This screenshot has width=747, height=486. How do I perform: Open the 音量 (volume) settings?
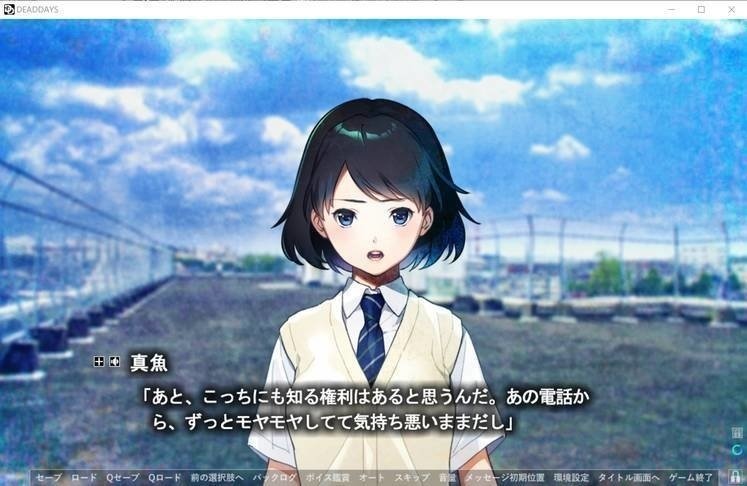[447, 478]
